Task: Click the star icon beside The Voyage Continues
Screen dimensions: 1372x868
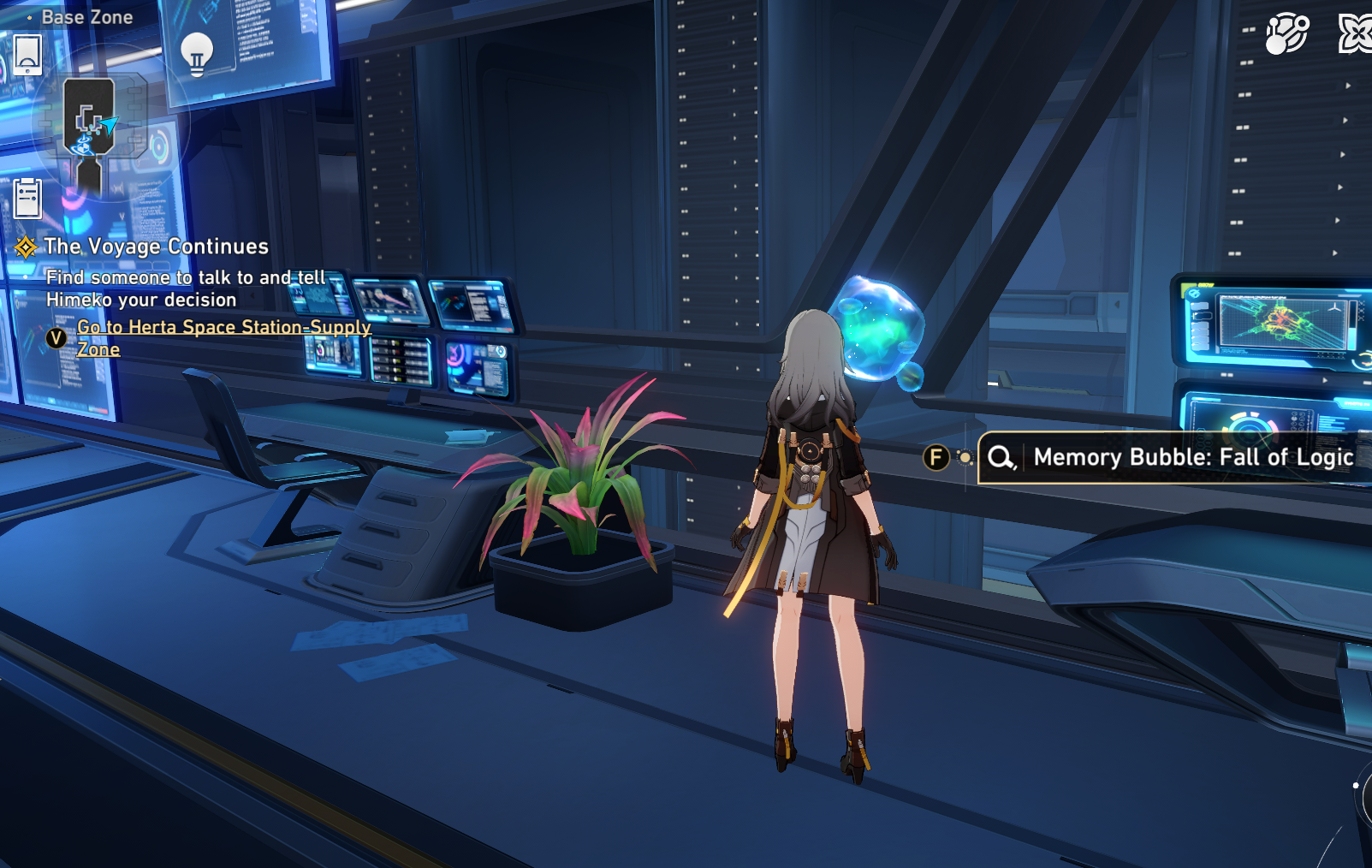Action: (x=27, y=247)
